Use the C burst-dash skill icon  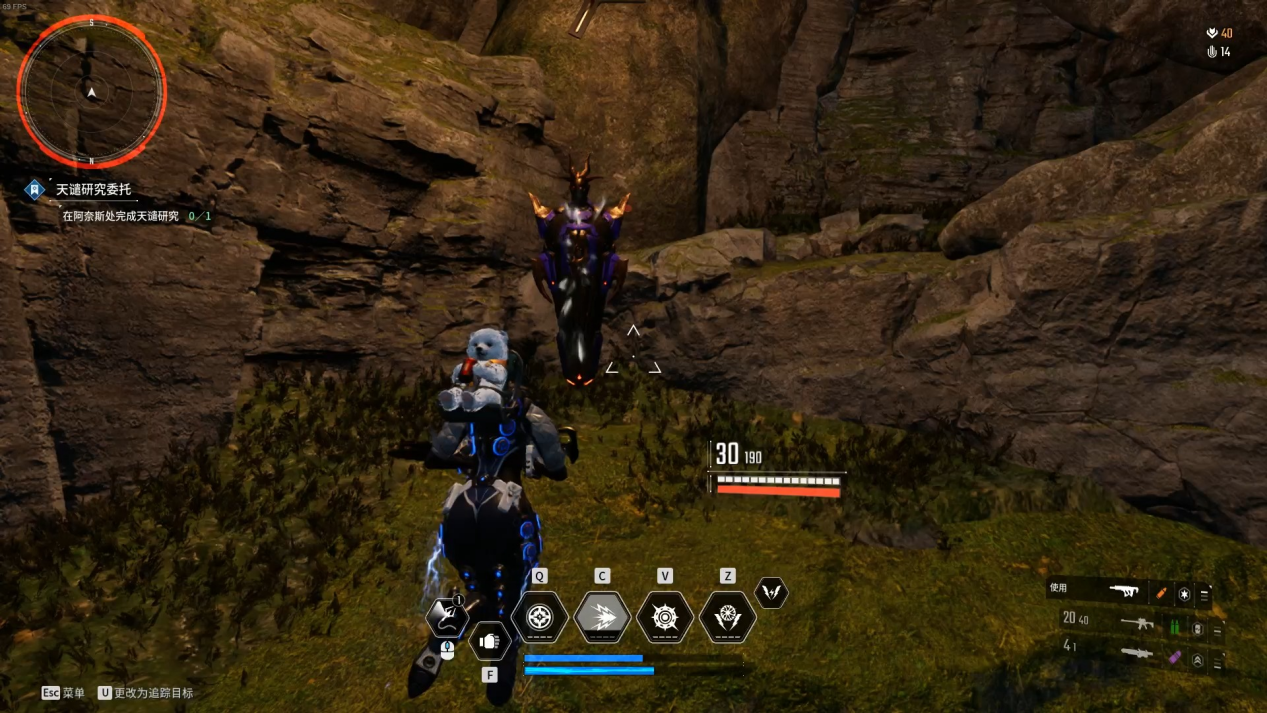point(602,617)
